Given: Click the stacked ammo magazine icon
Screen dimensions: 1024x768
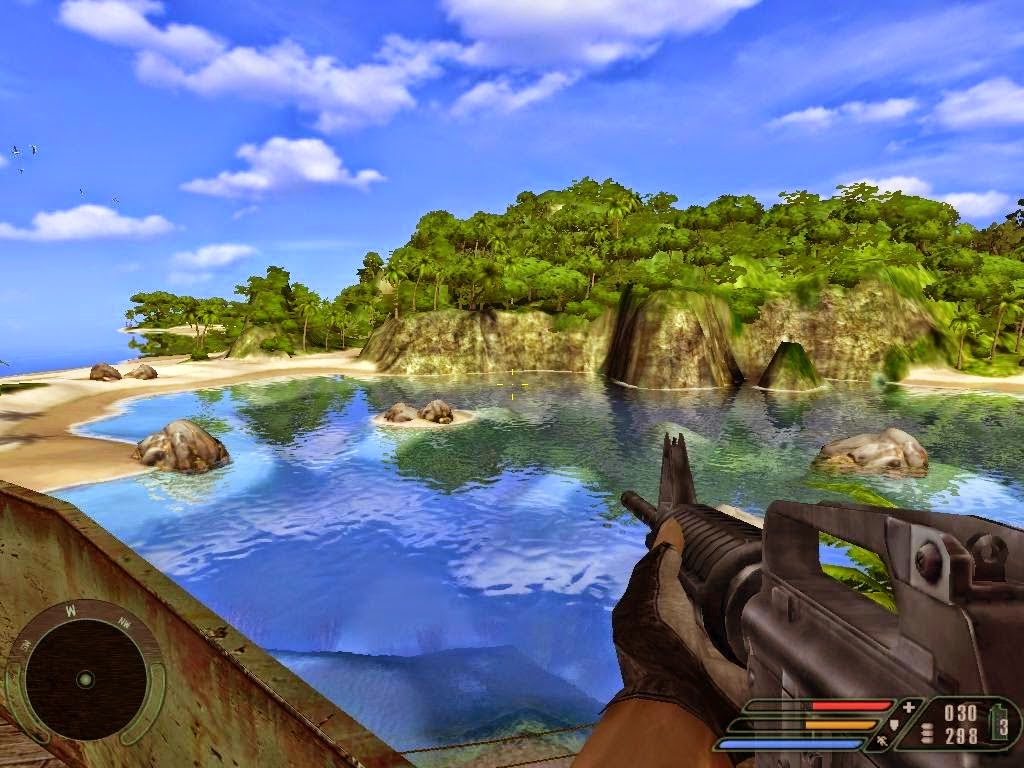Looking at the screenshot, I should coord(925,734).
